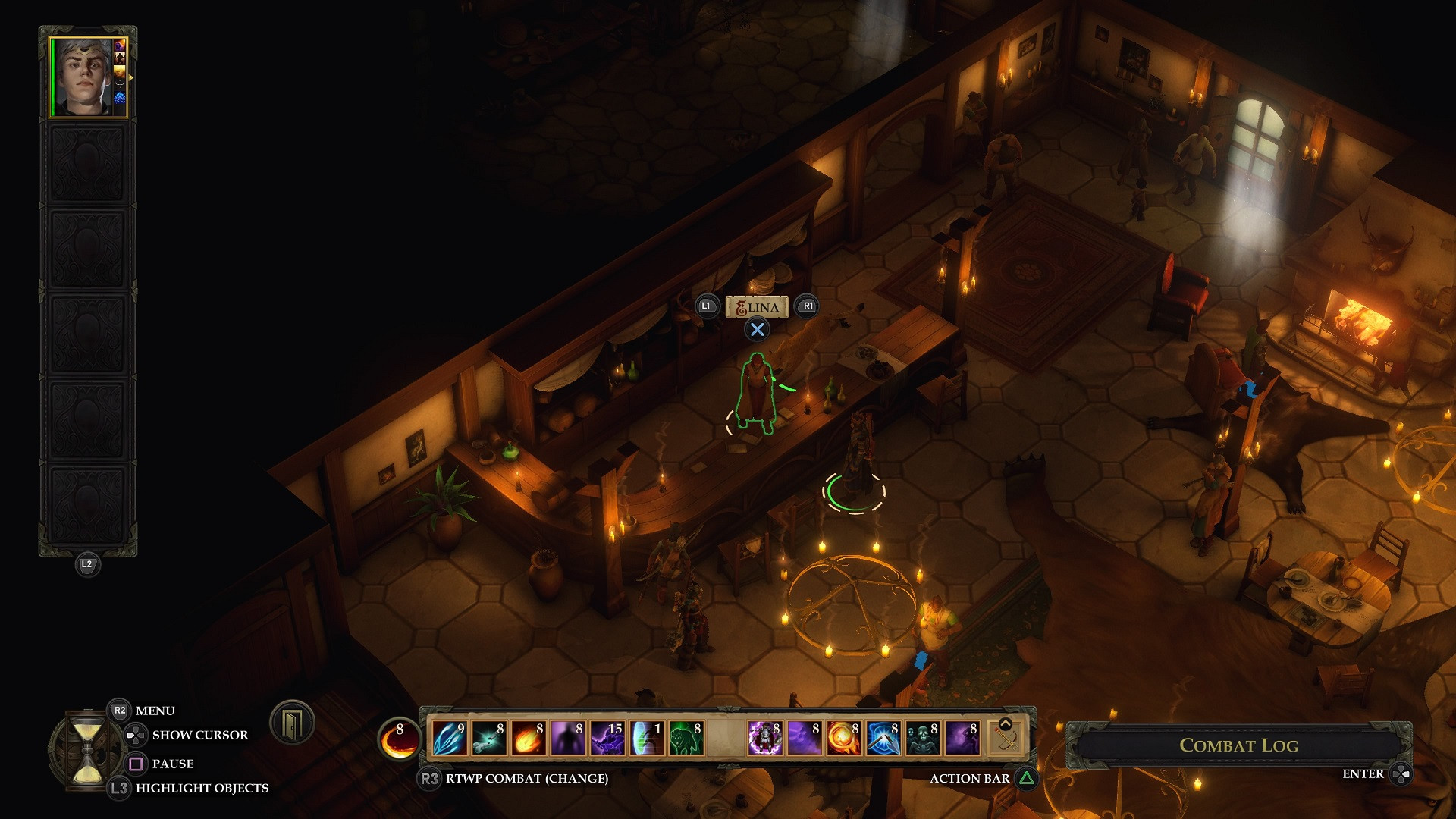Select the blue shield and weapon spell

(x=883, y=738)
